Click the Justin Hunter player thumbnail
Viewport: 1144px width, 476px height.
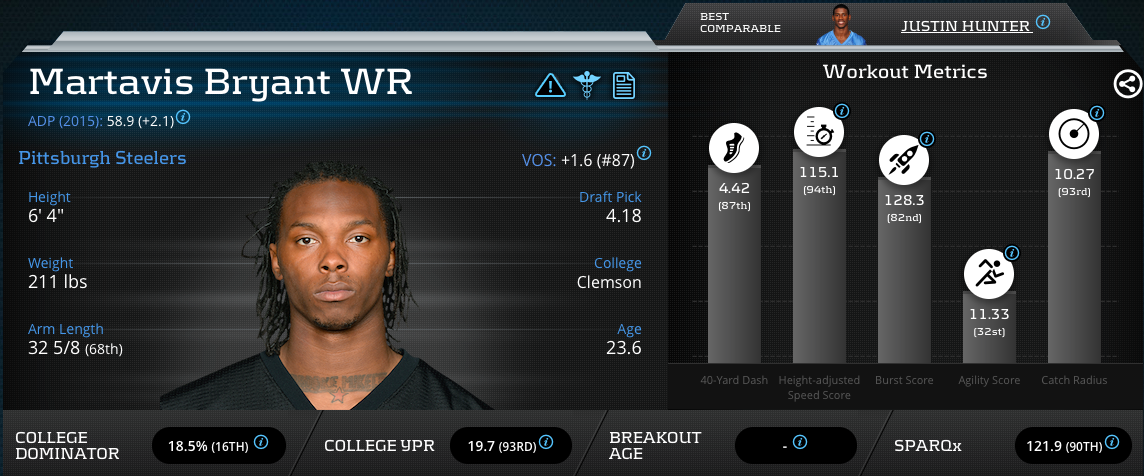pos(837,25)
